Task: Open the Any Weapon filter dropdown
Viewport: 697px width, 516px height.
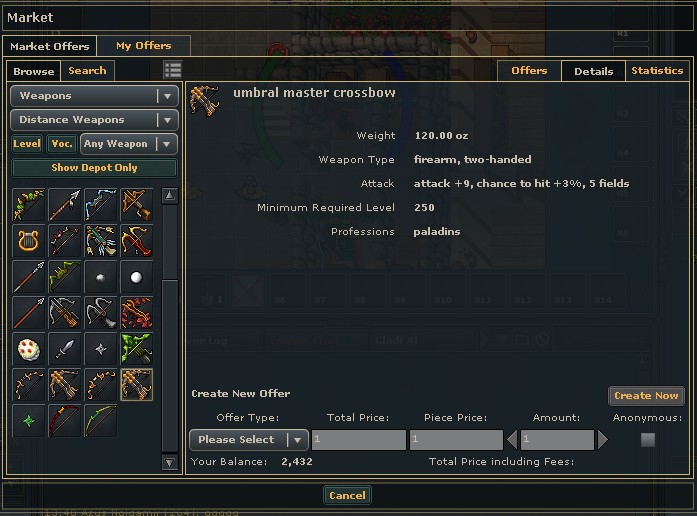Action: pos(129,144)
